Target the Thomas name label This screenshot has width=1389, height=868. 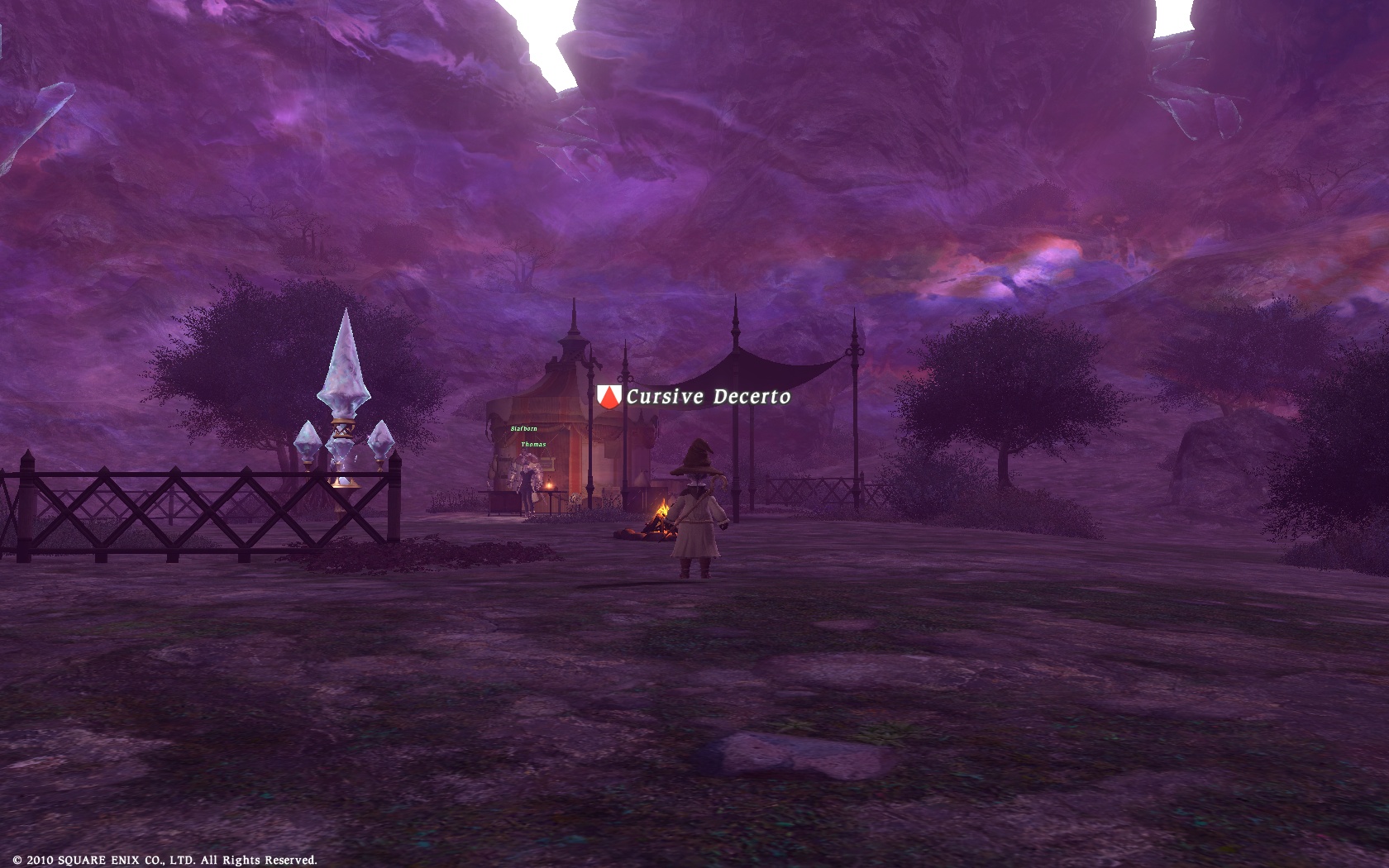[x=533, y=445]
